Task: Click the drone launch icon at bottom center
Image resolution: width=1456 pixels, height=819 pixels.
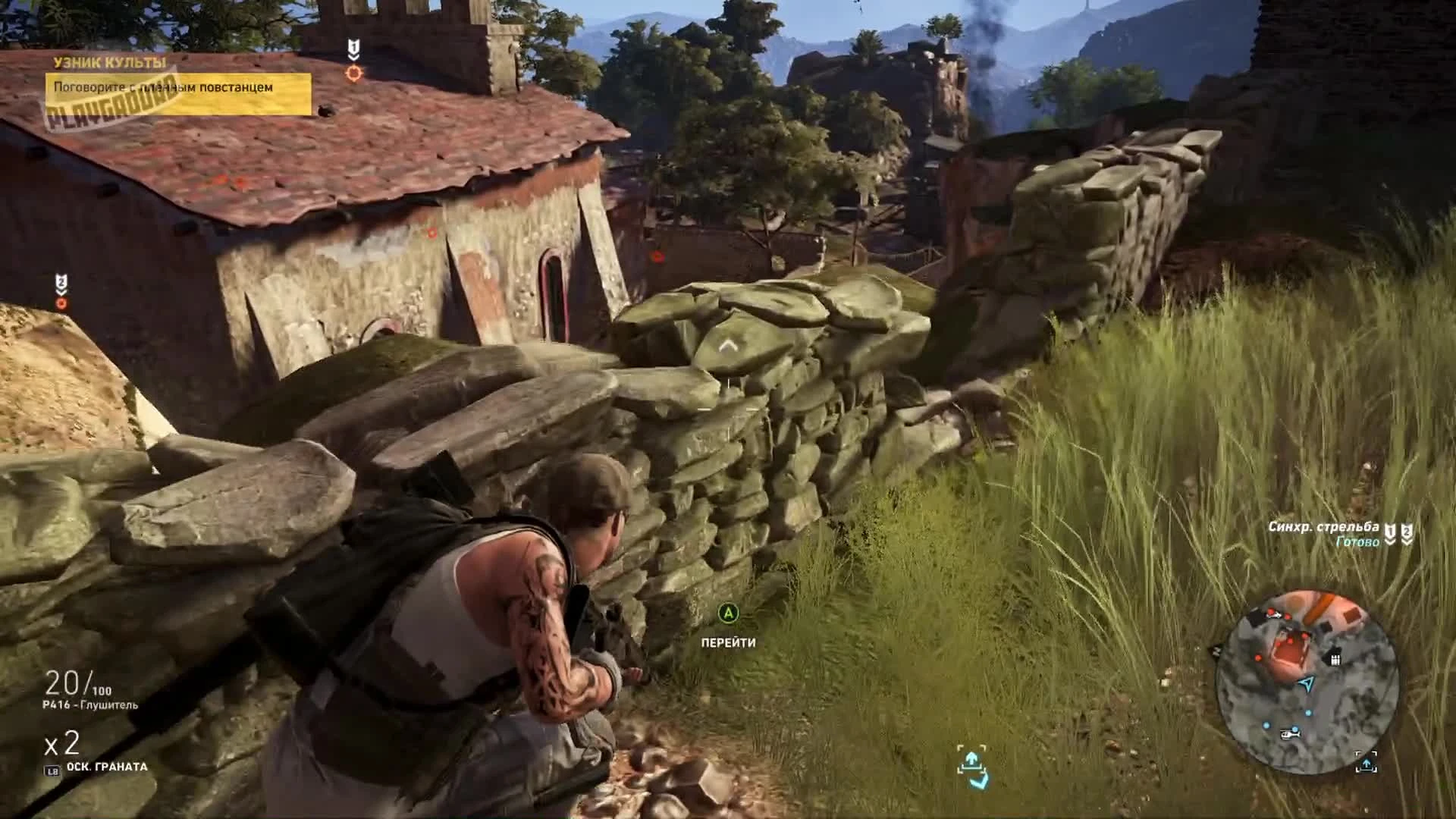Action: click(x=971, y=760)
